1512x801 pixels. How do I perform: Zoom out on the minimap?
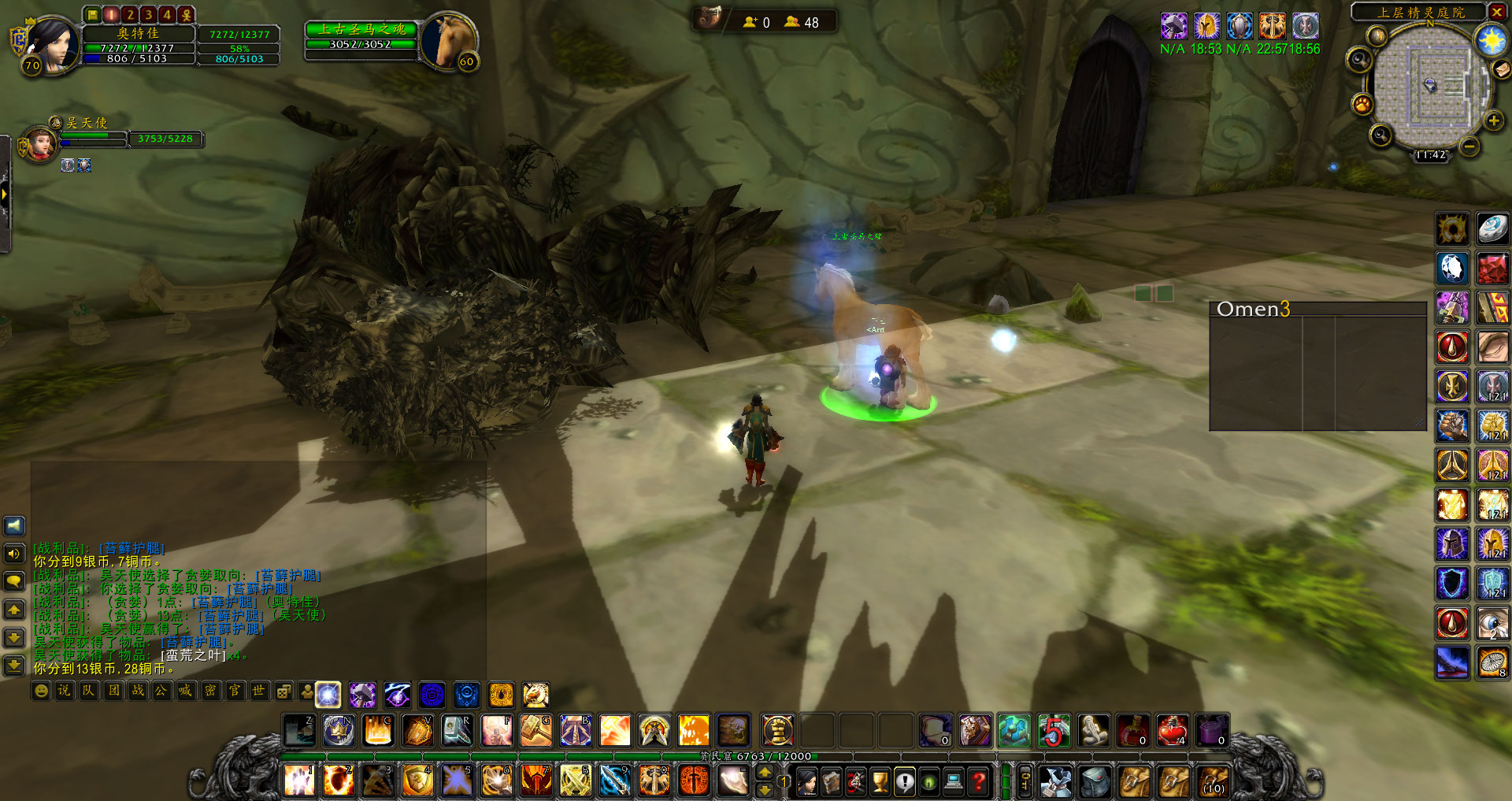[x=1469, y=146]
